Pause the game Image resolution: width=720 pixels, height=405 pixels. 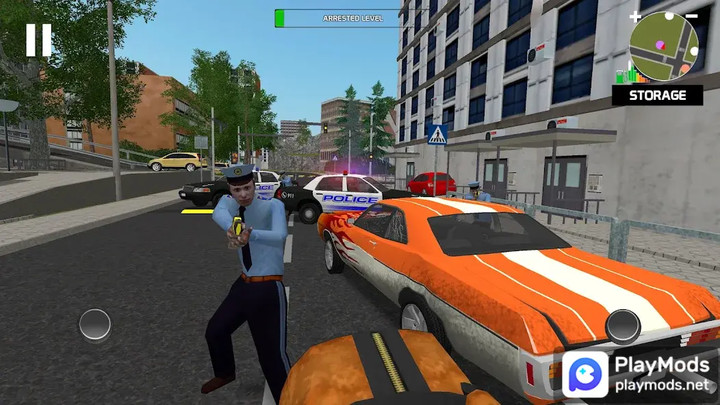tap(39, 40)
